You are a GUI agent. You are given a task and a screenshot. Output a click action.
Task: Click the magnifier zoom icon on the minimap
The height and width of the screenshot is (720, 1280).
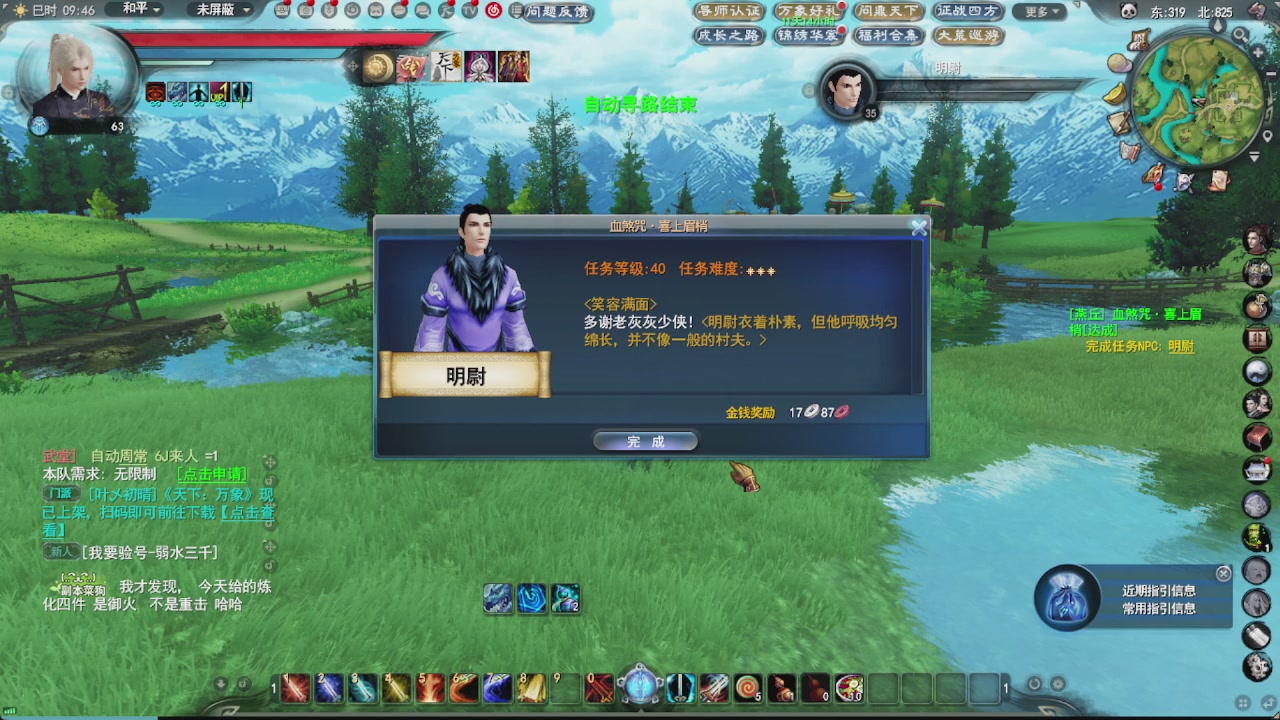(1239, 34)
